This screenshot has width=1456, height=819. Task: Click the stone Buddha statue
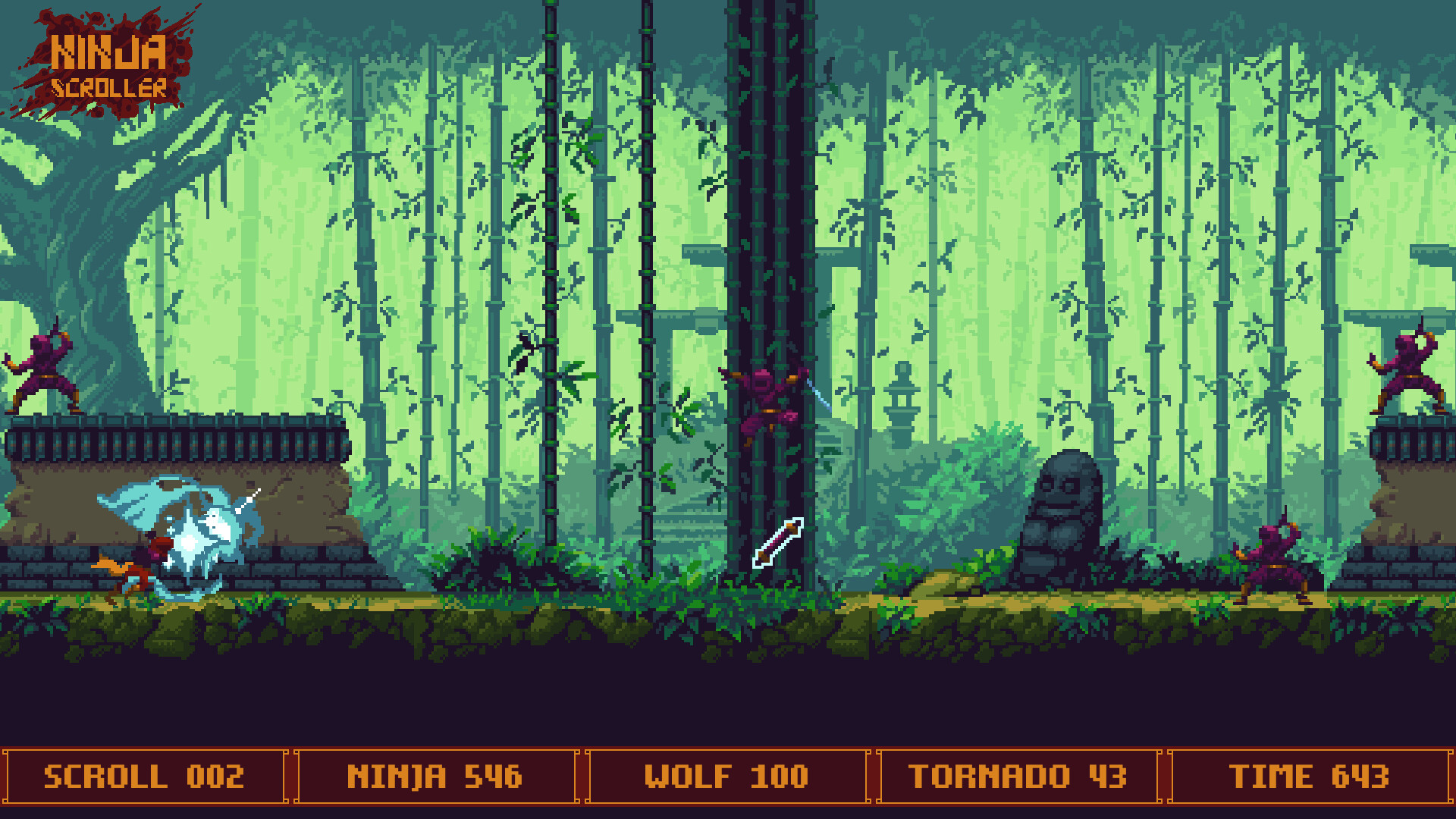point(1062,516)
